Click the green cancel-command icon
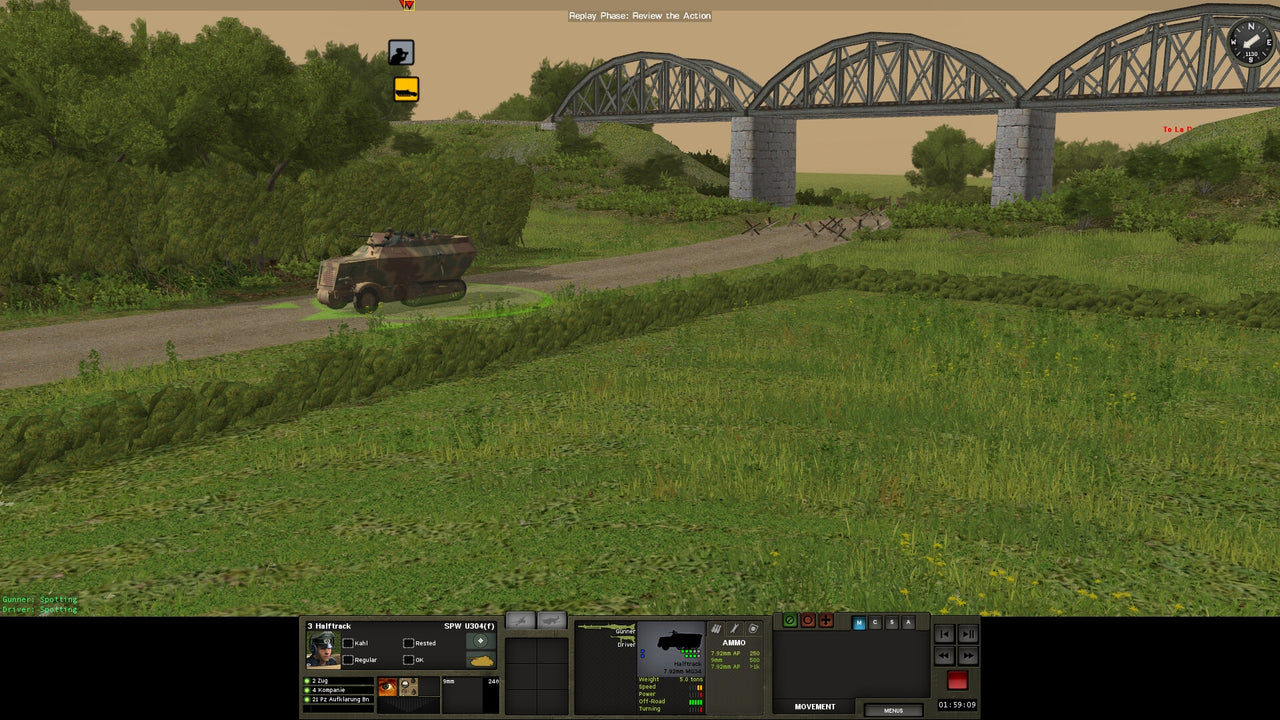Viewport: 1280px width, 720px height. coord(790,620)
